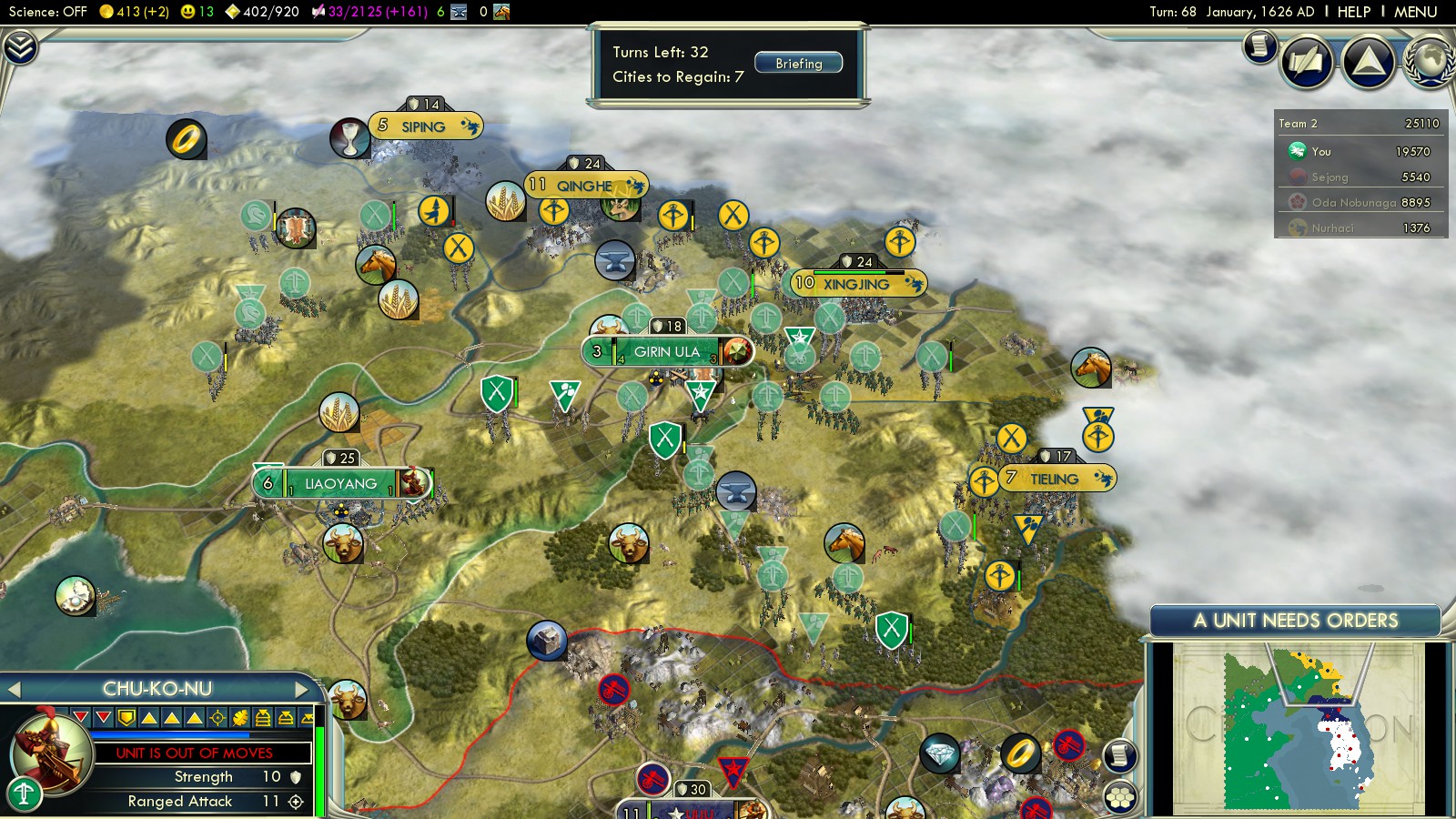Click the Chu-Ko-Nu unit portrait
The image size is (1456, 819).
click(x=50, y=751)
